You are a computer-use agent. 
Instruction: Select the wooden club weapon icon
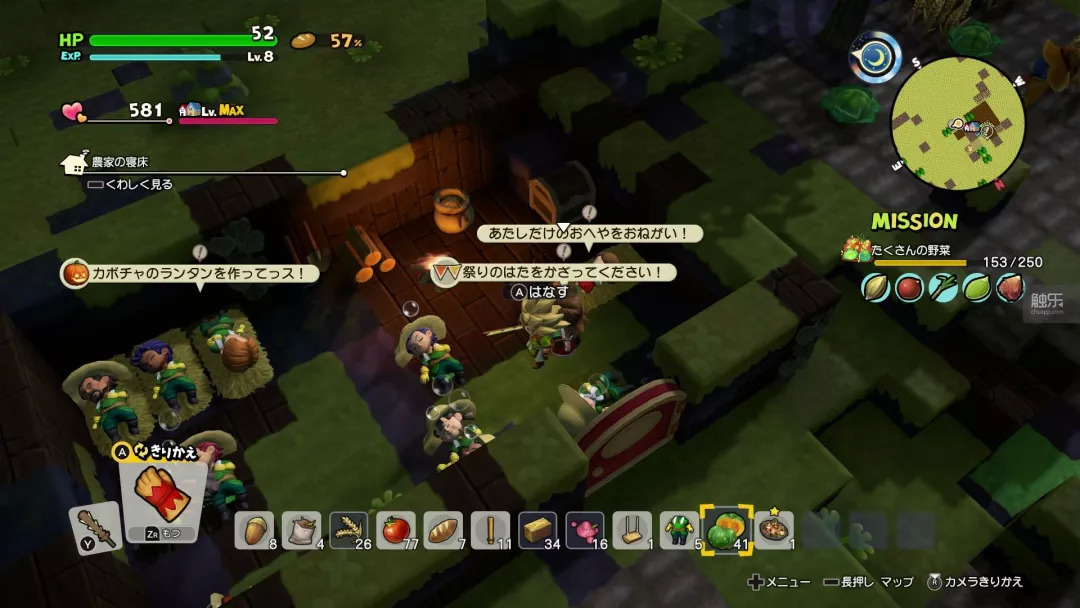97,528
